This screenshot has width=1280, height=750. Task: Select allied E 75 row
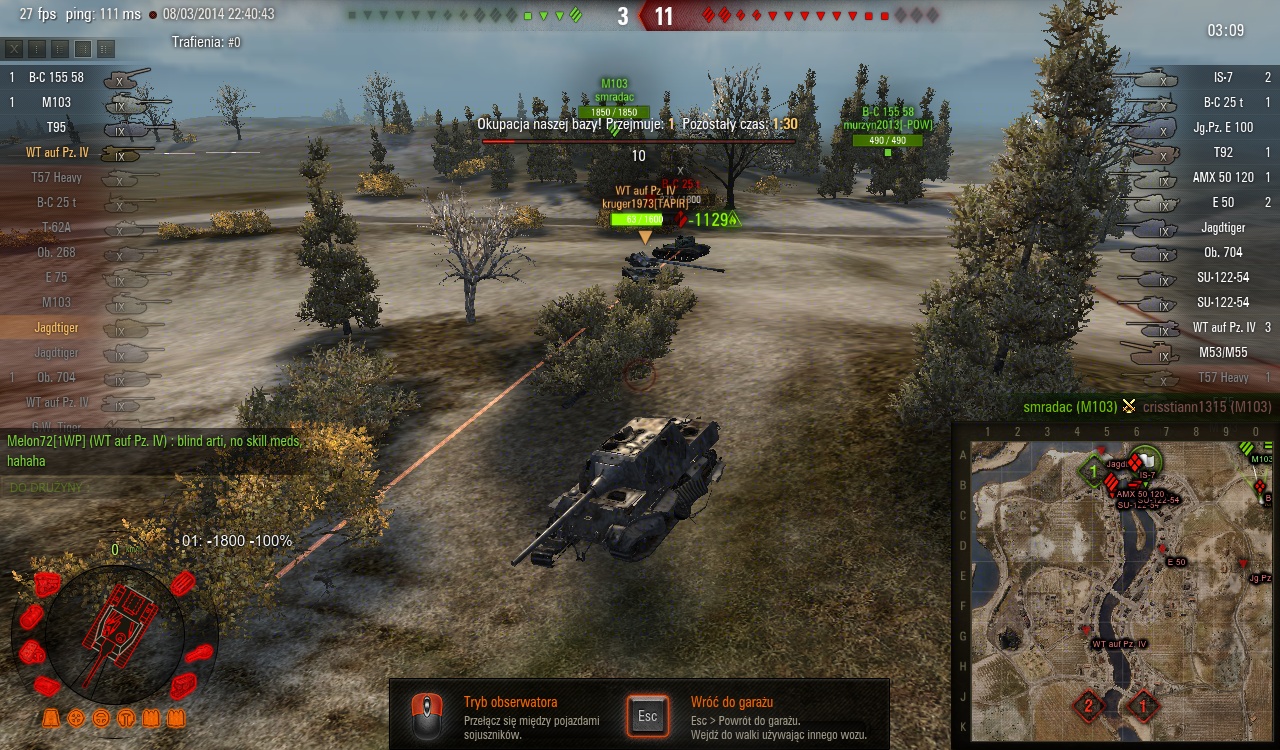(x=56, y=277)
